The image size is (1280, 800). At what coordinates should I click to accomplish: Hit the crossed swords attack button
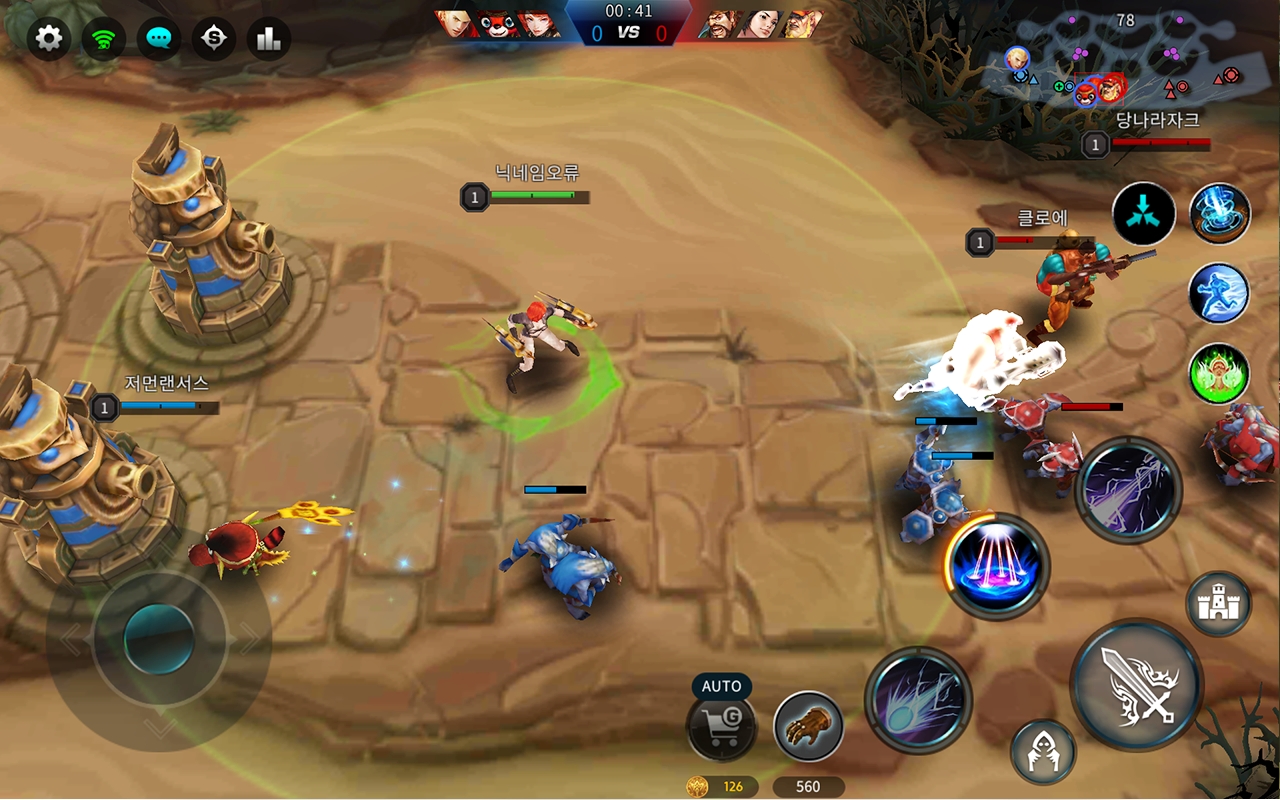click(x=1137, y=685)
